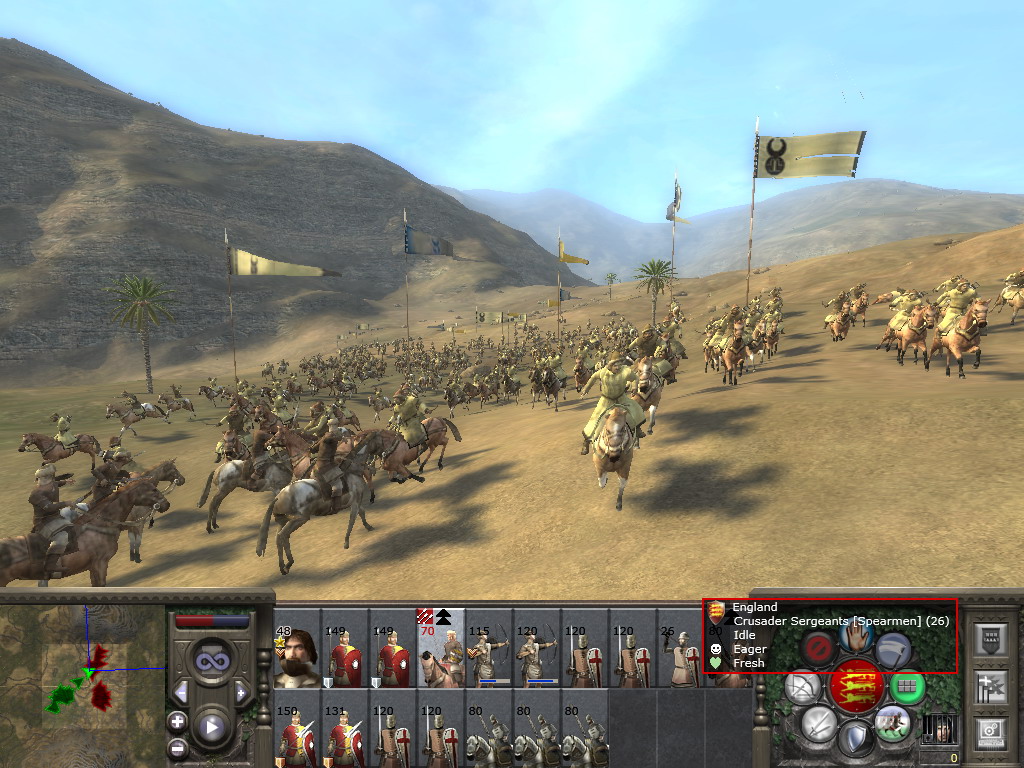Toggle the infinity symbol speed button

(212, 659)
